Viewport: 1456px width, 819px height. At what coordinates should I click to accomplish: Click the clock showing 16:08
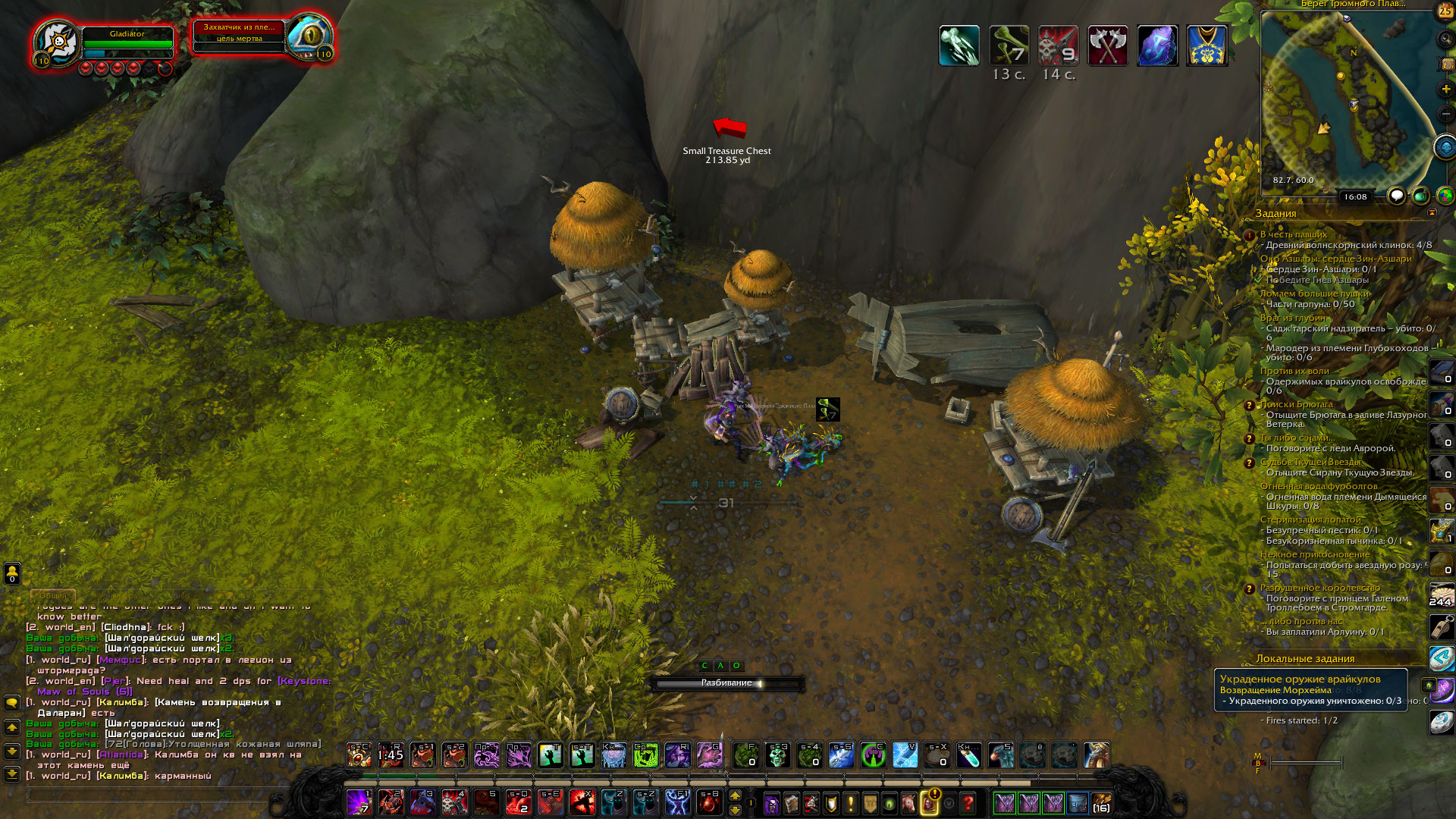1355,196
